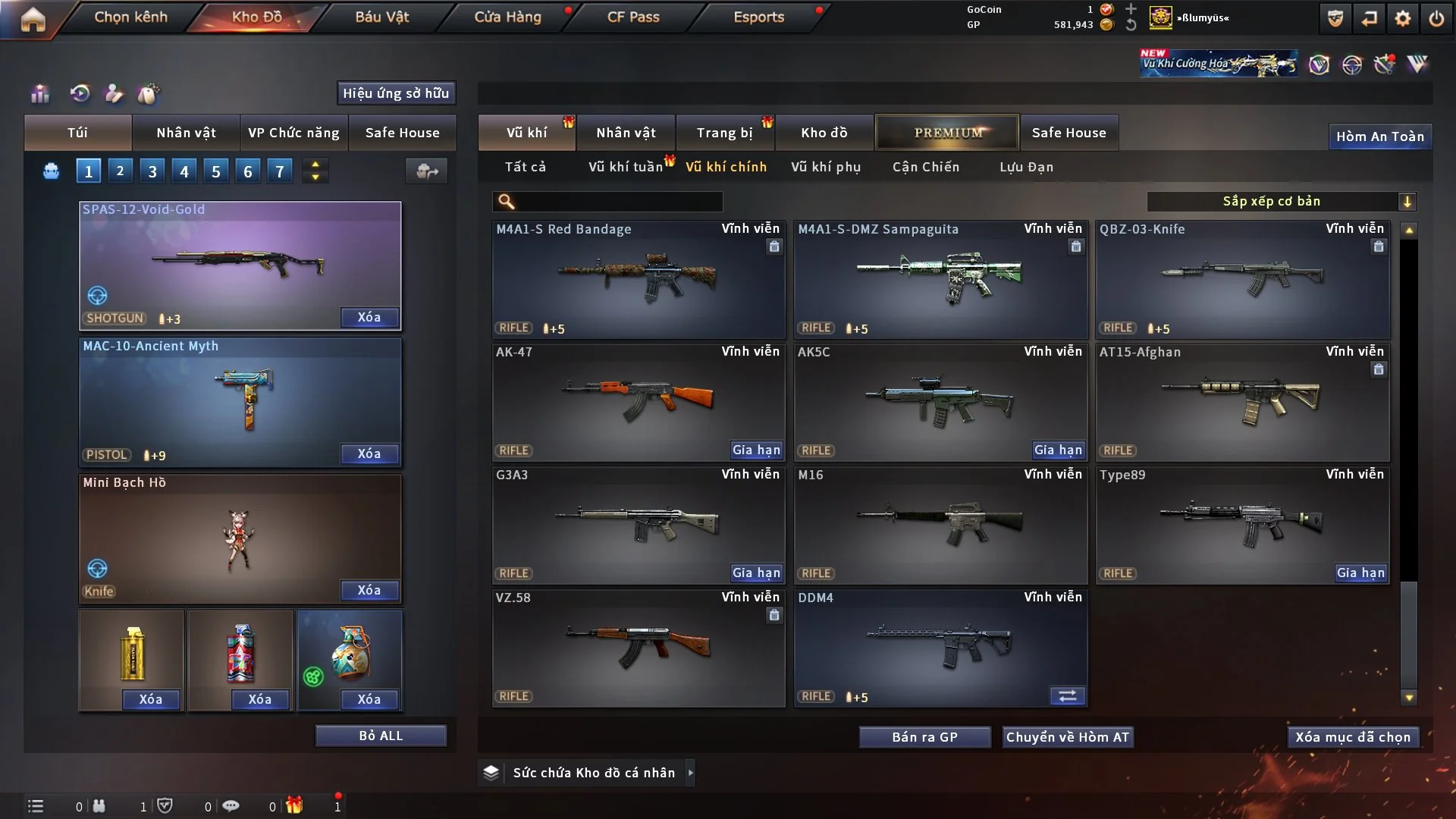Viewport: 1456px width, 819px height.
Task: Filter by Vũ khí phụ weapons
Action: coord(826,167)
